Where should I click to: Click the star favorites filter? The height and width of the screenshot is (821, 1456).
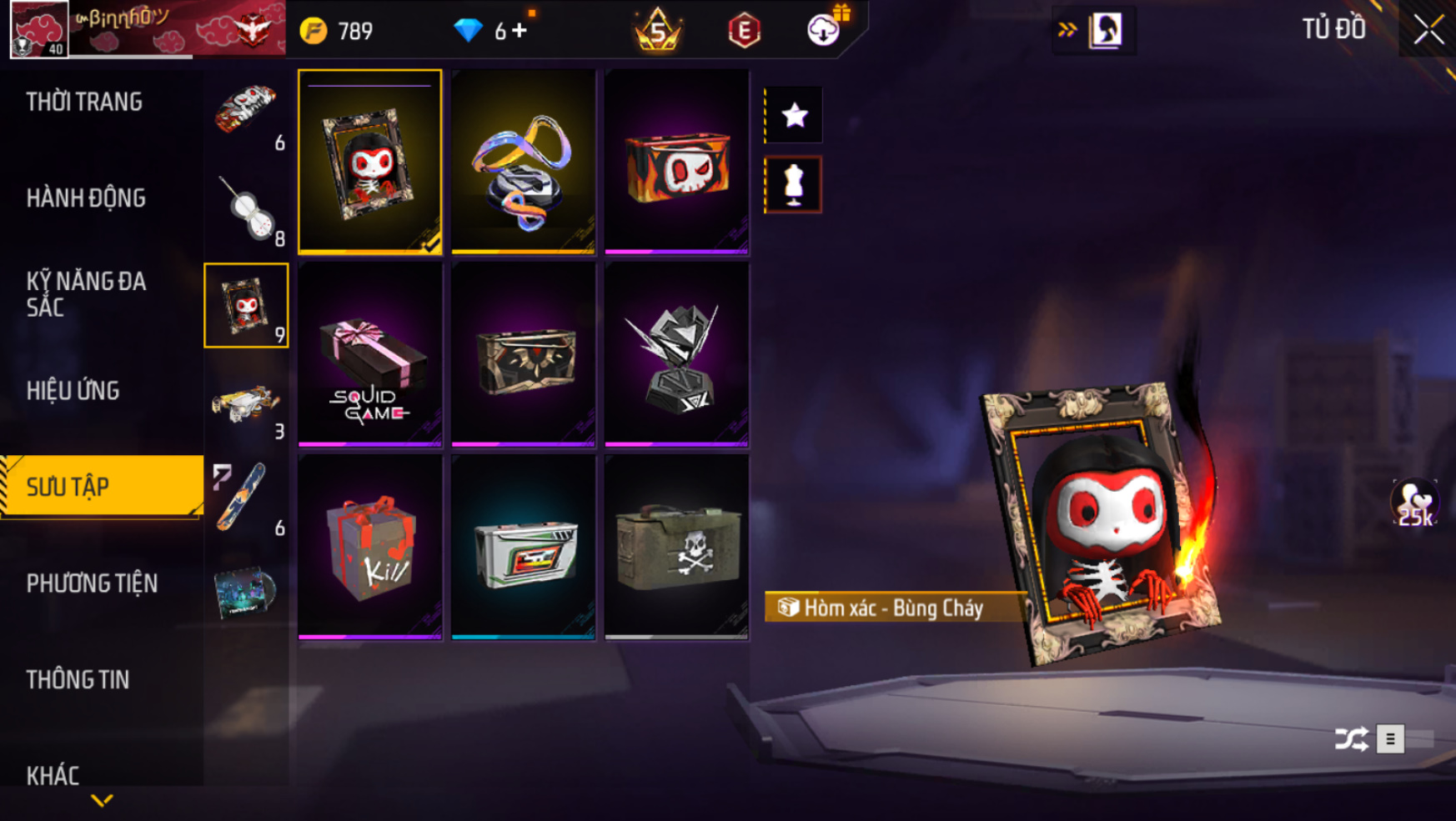coord(794,115)
